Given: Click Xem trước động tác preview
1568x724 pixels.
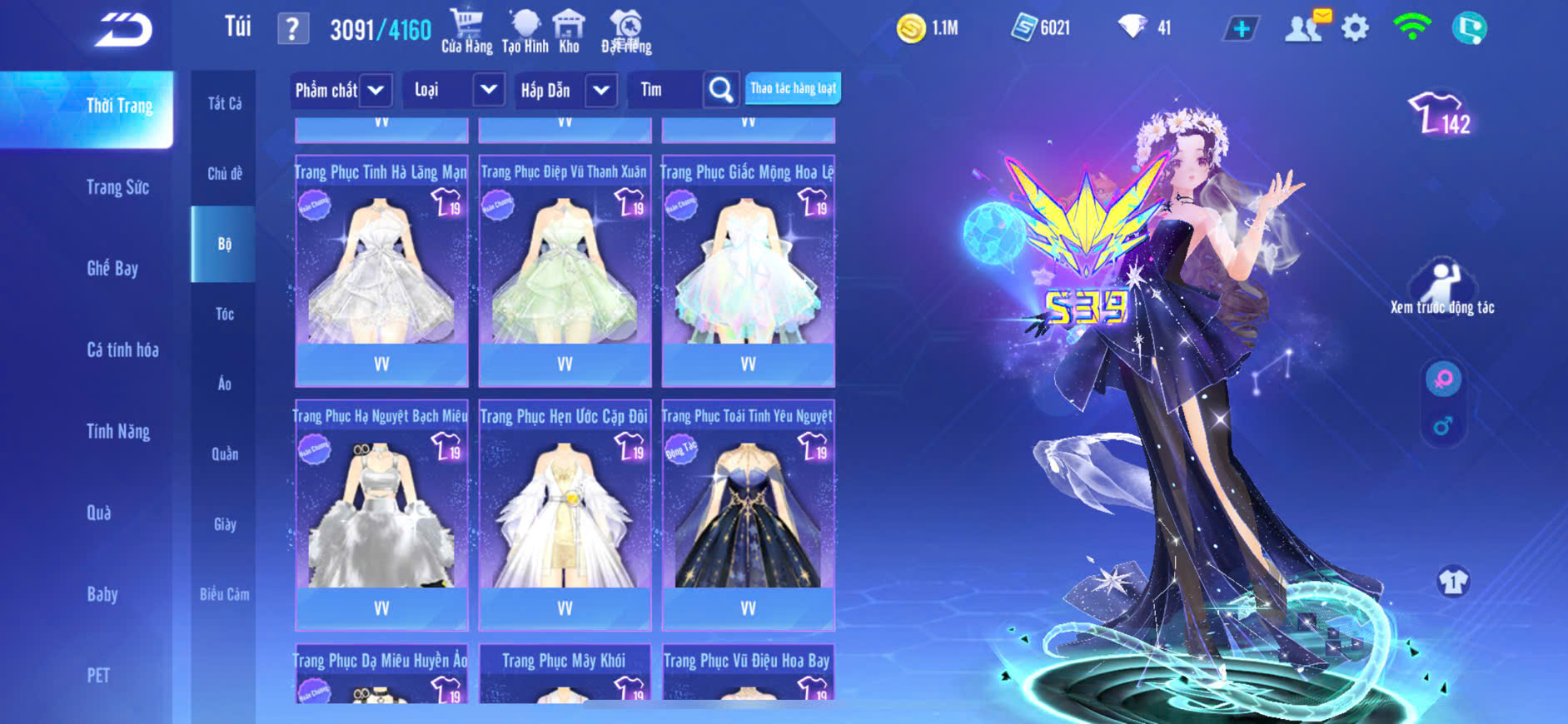Looking at the screenshot, I should click(1442, 288).
